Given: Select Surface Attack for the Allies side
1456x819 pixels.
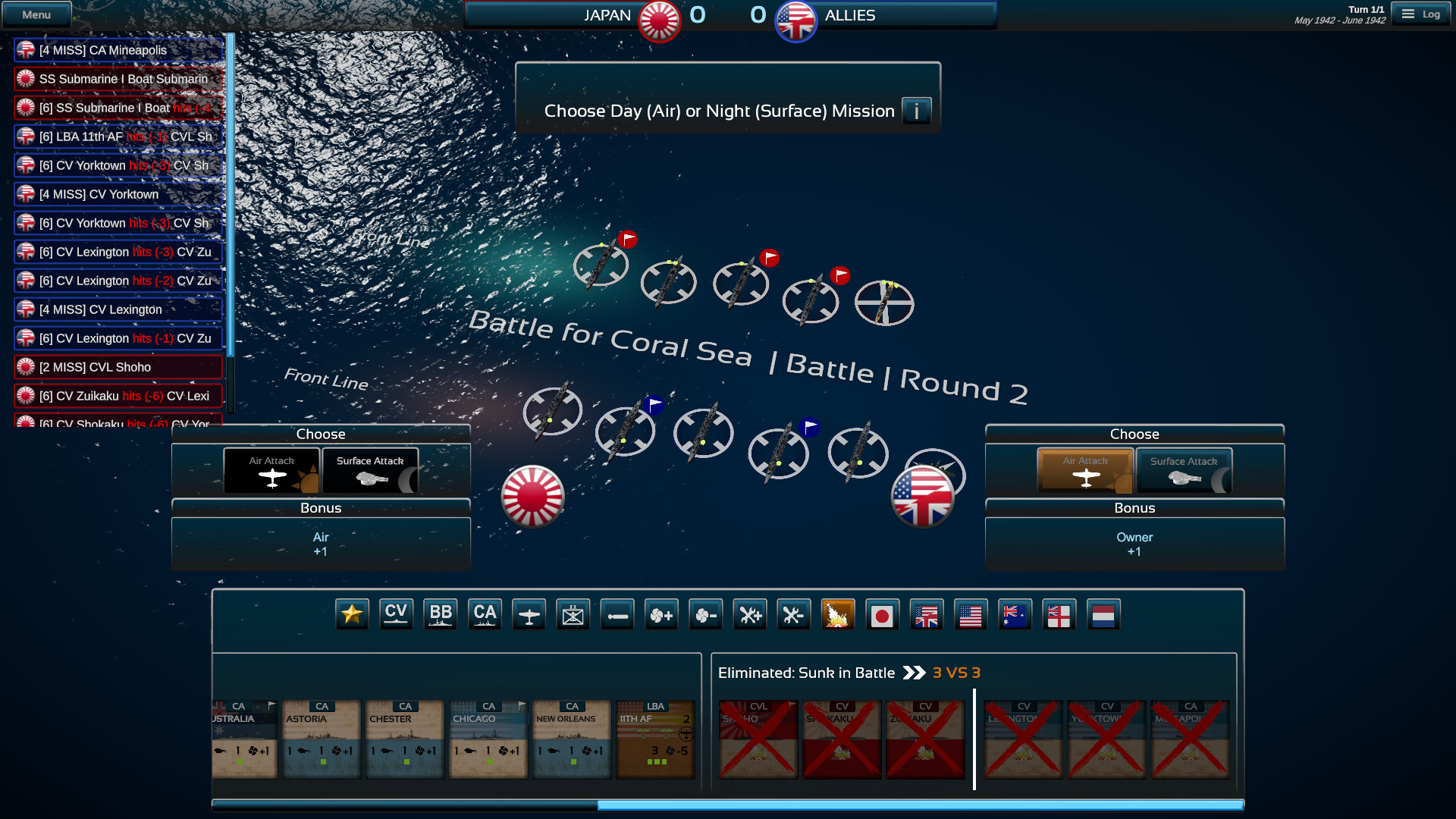Looking at the screenshot, I should (1184, 470).
